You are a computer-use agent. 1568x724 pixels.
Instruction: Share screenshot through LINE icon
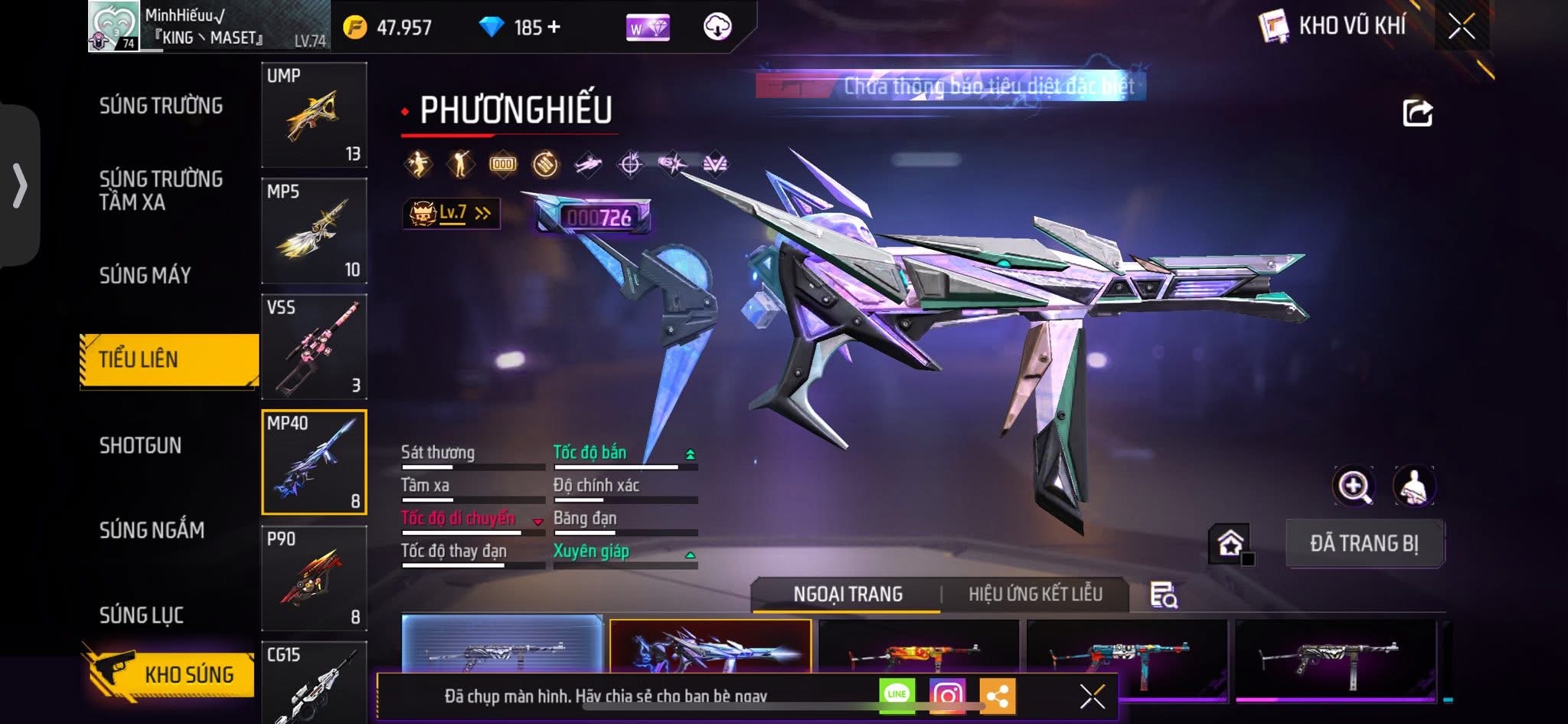(x=897, y=694)
